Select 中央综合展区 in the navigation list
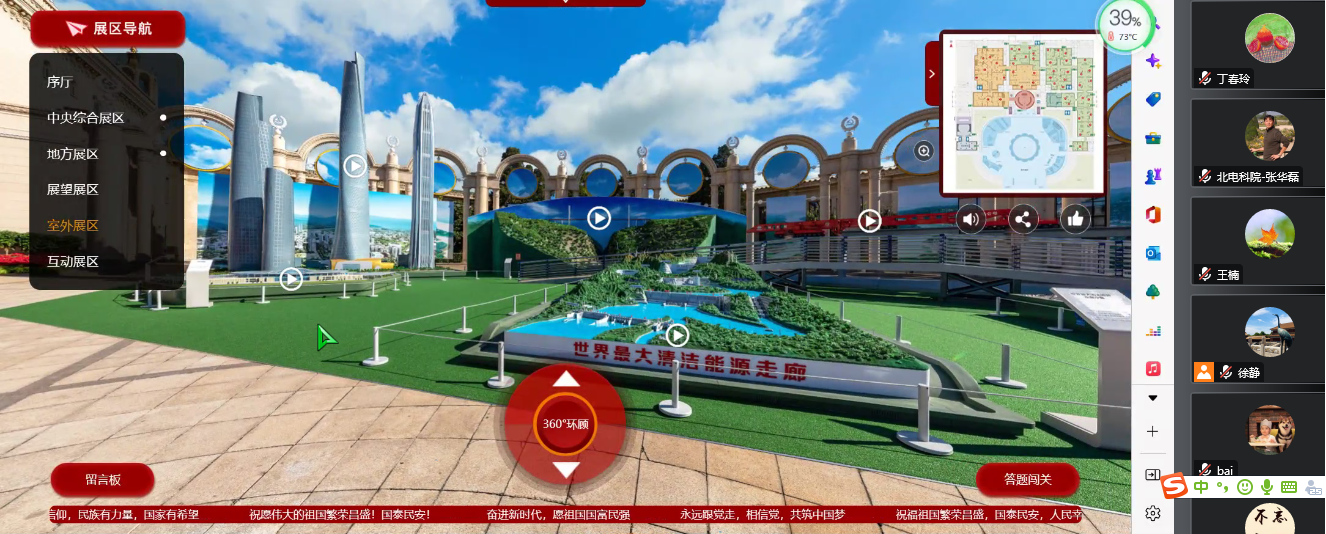This screenshot has height=534, width=1326. (85, 118)
